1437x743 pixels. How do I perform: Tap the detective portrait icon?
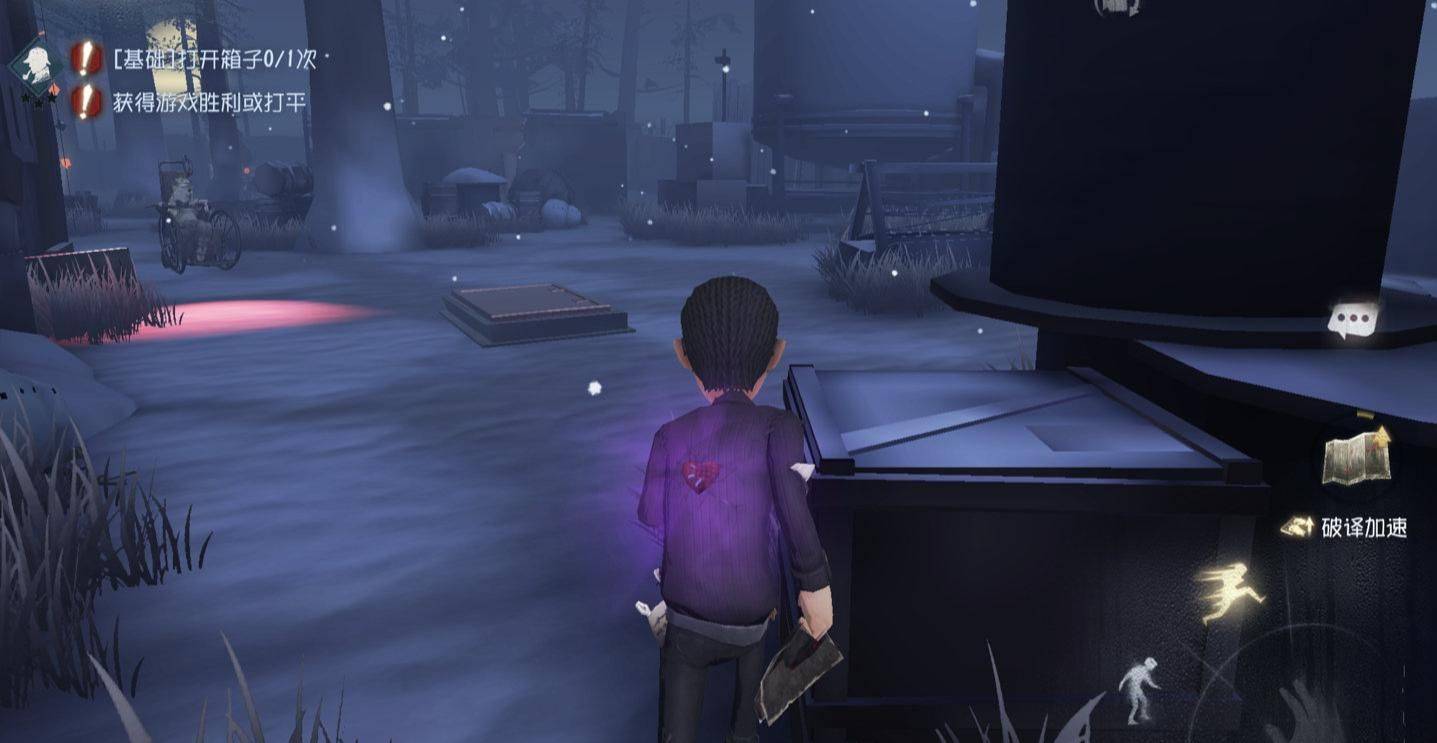point(39,62)
